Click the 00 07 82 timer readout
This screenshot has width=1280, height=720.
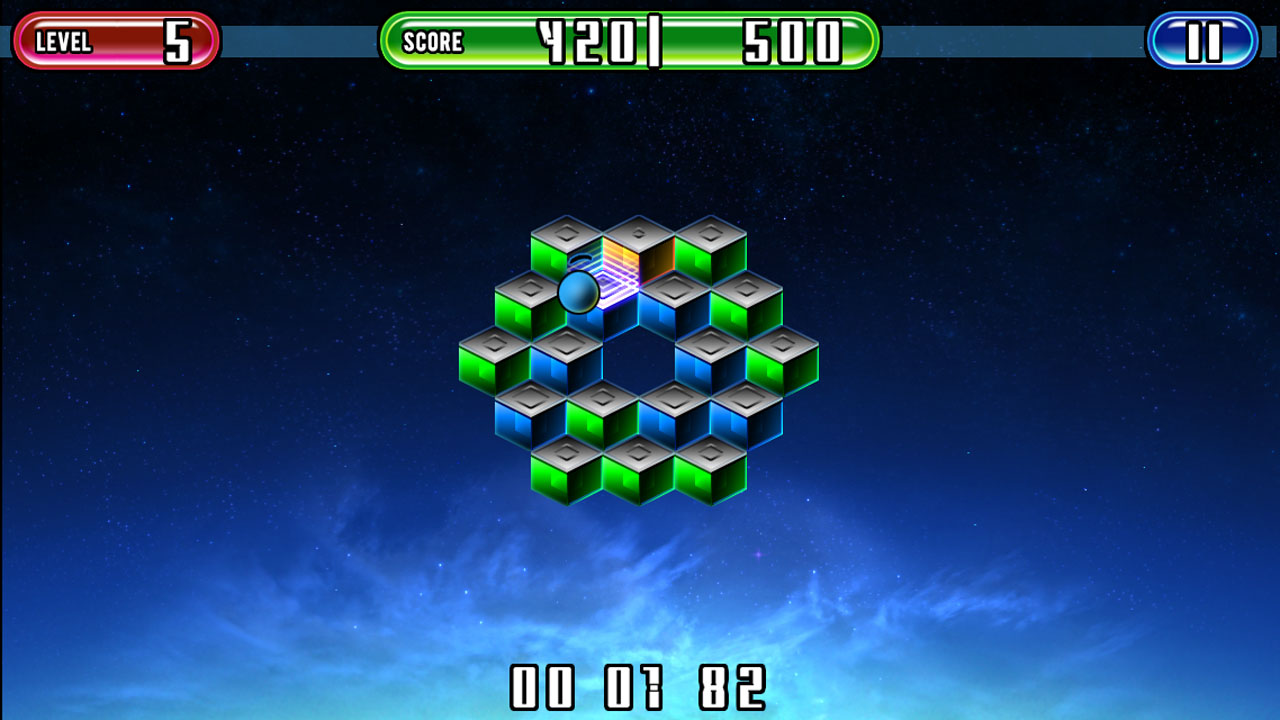click(x=638, y=688)
